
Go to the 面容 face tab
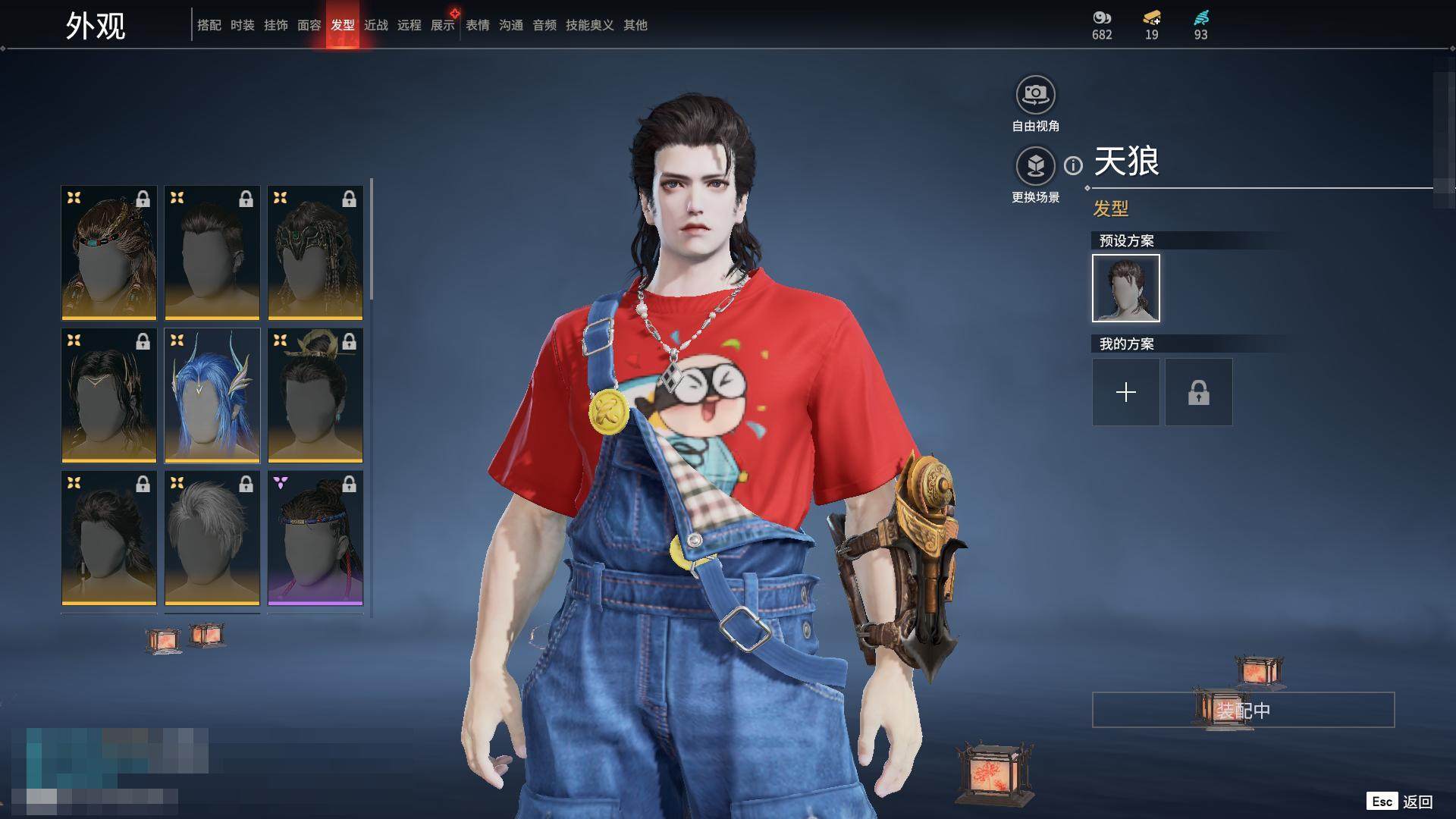pos(309,25)
